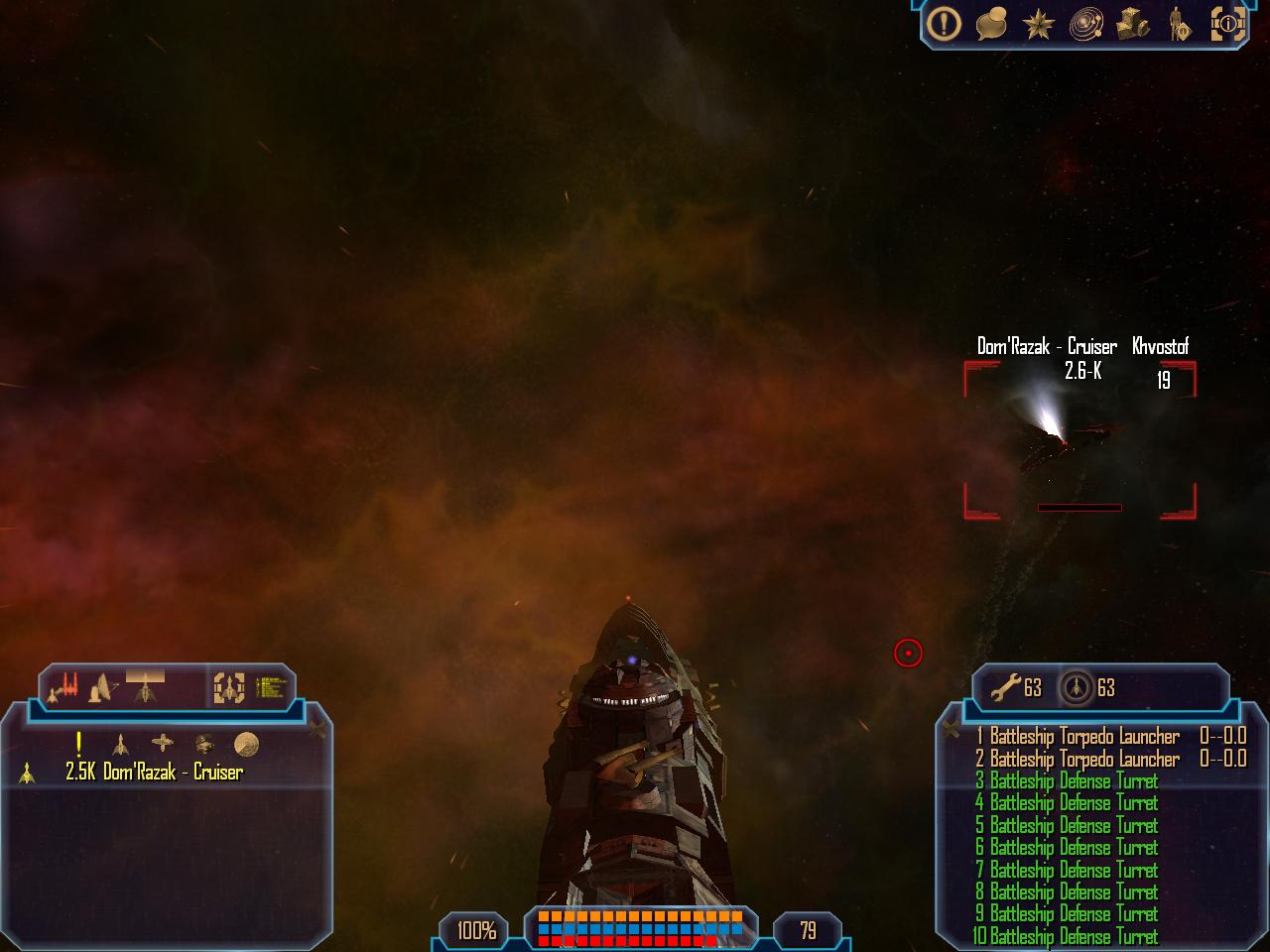Open the chat speech bubbles icon
The image size is (1270, 952).
coord(991,24)
